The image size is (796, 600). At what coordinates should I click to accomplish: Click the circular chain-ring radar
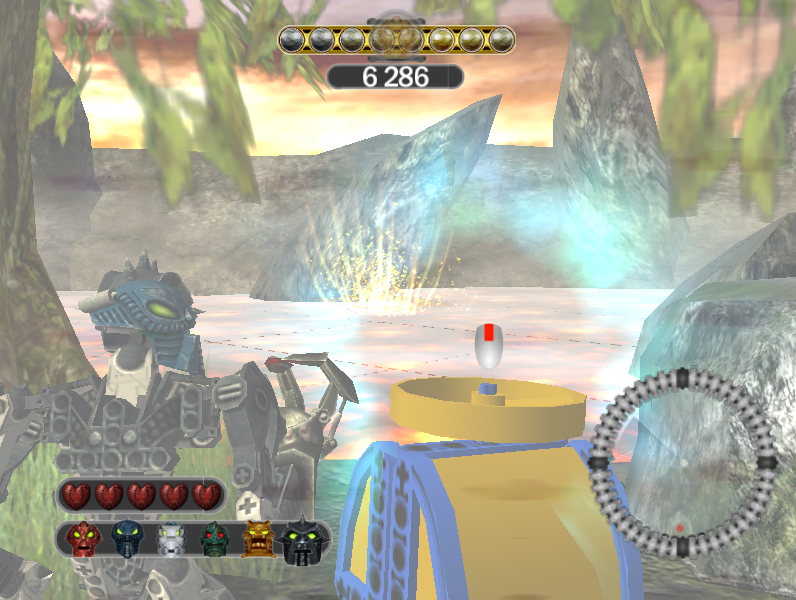pyautogui.click(x=683, y=464)
